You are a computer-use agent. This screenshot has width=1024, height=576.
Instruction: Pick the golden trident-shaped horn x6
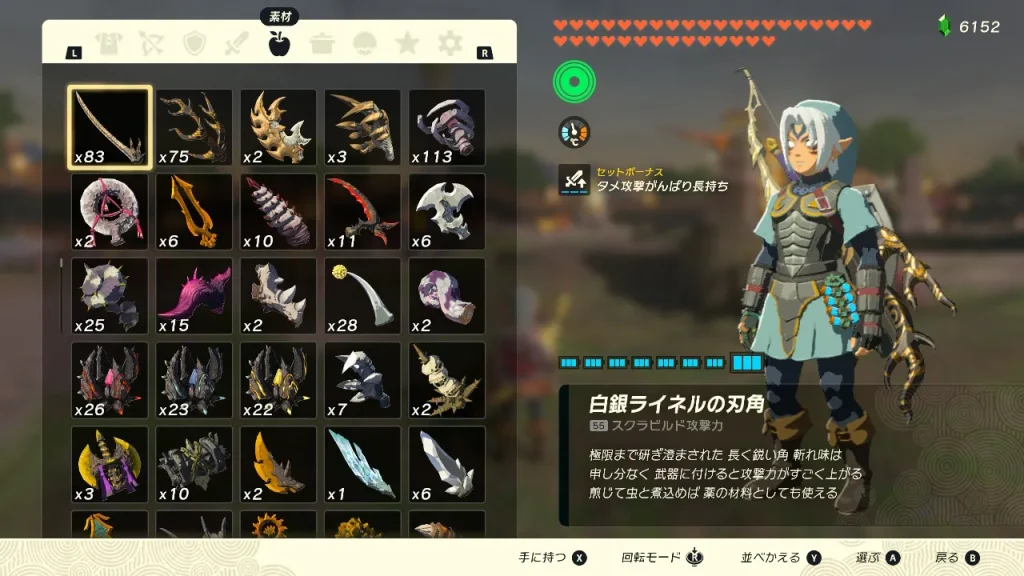(194, 211)
